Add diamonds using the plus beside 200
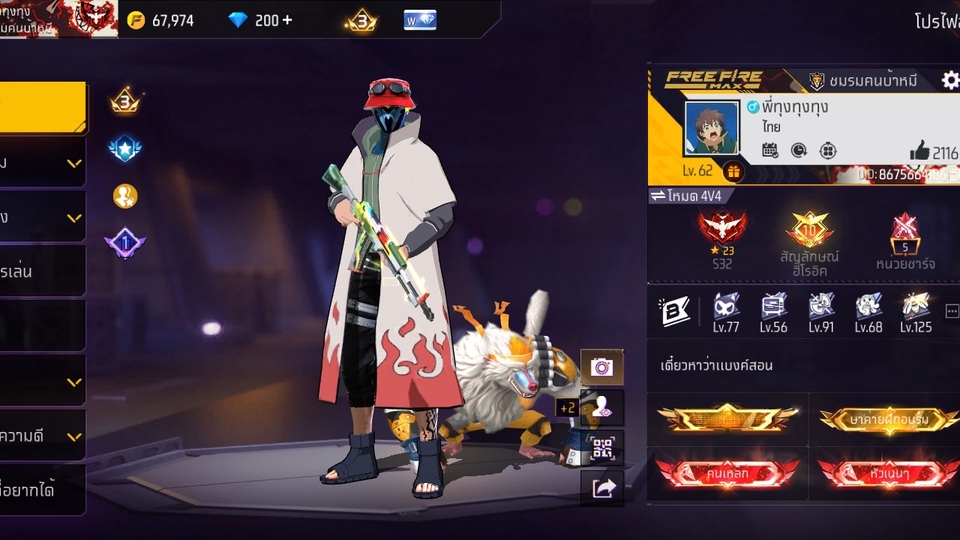The image size is (960, 540). tap(287, 20)
